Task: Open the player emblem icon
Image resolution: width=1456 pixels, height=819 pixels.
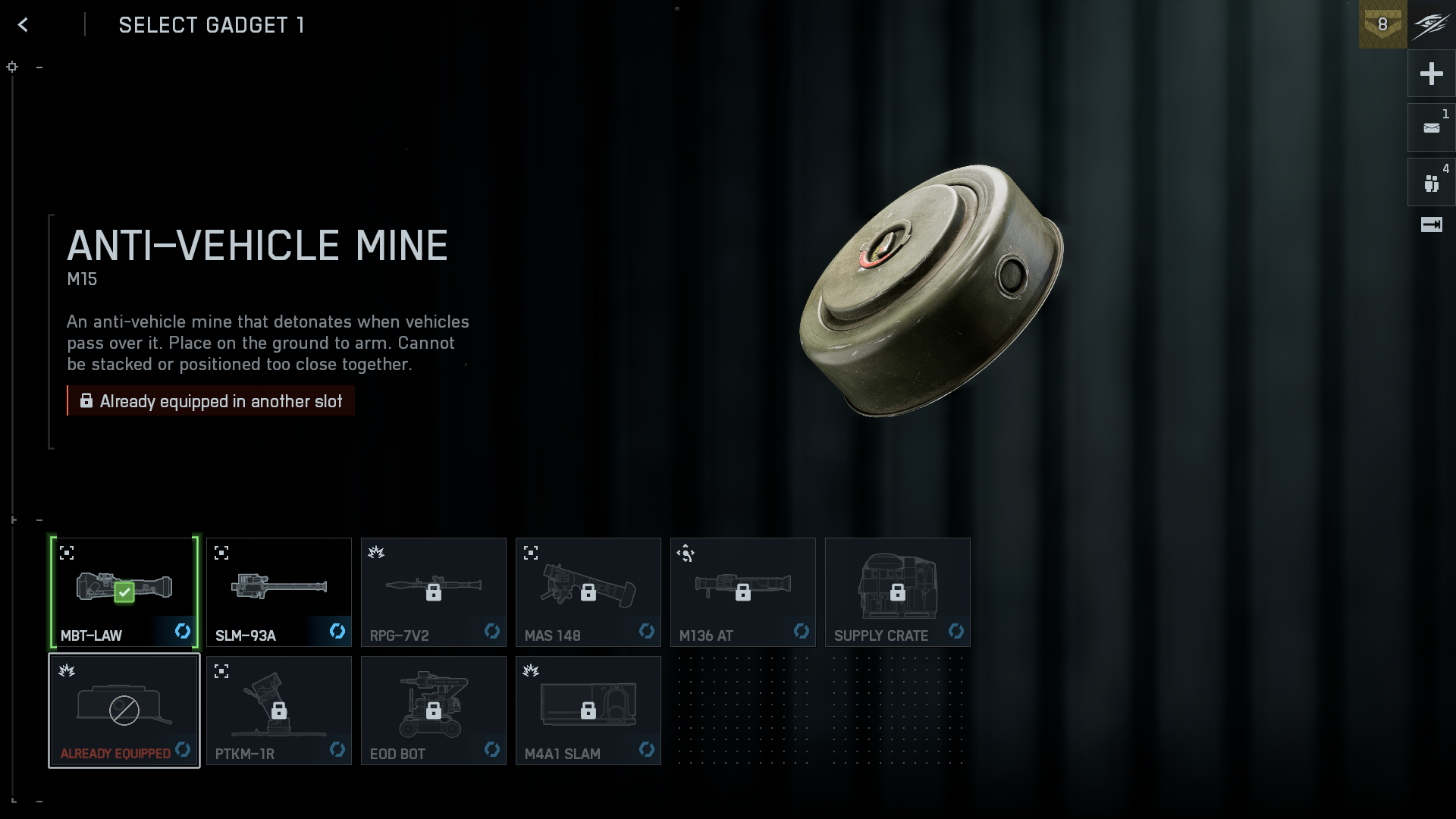Action: pos(1432,24)
